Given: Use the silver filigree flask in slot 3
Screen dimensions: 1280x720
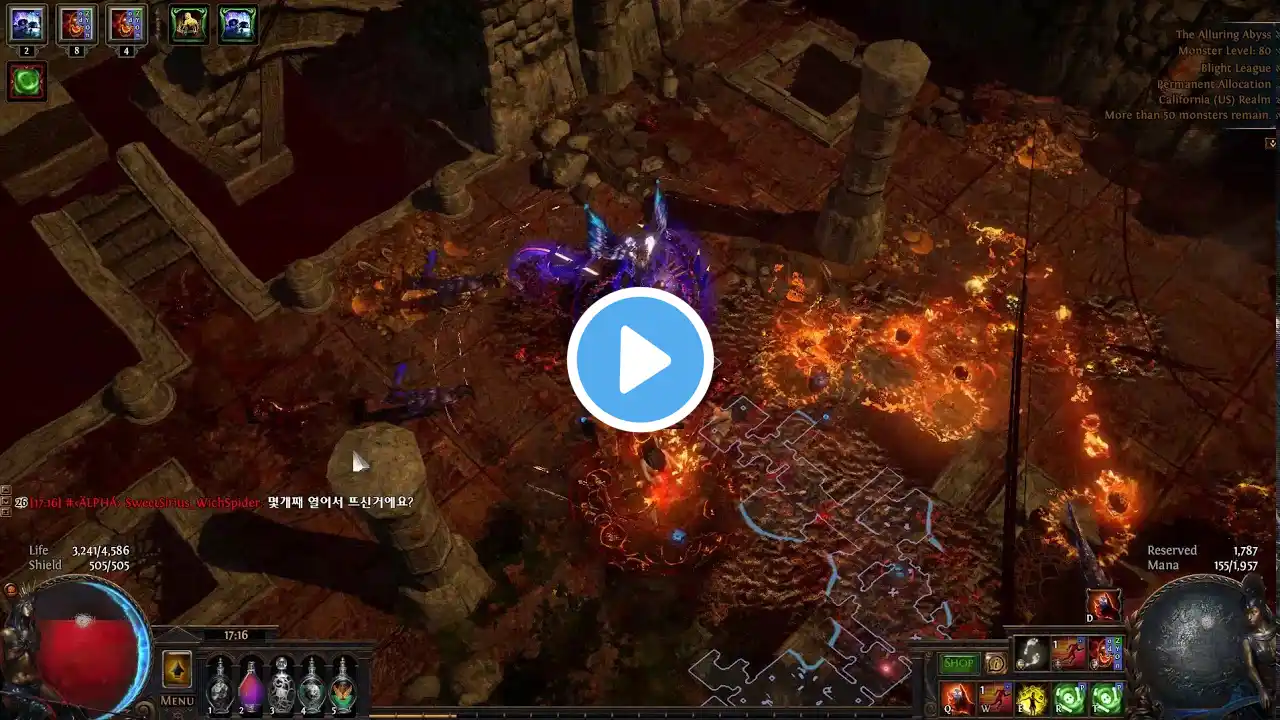Looking at the screenshot, I should [x=282, y=684].
